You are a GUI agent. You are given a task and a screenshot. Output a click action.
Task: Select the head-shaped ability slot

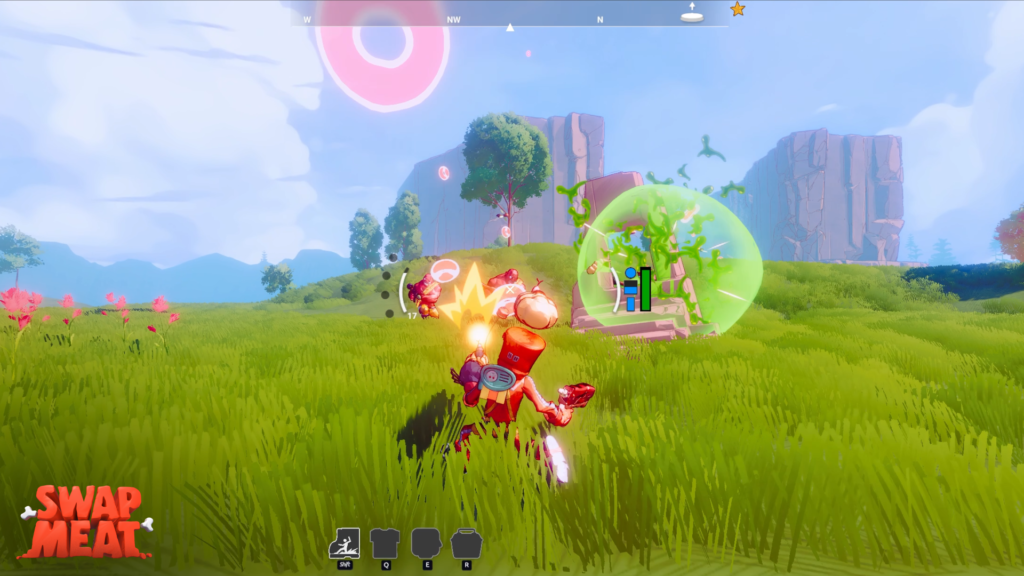(425, 543)
